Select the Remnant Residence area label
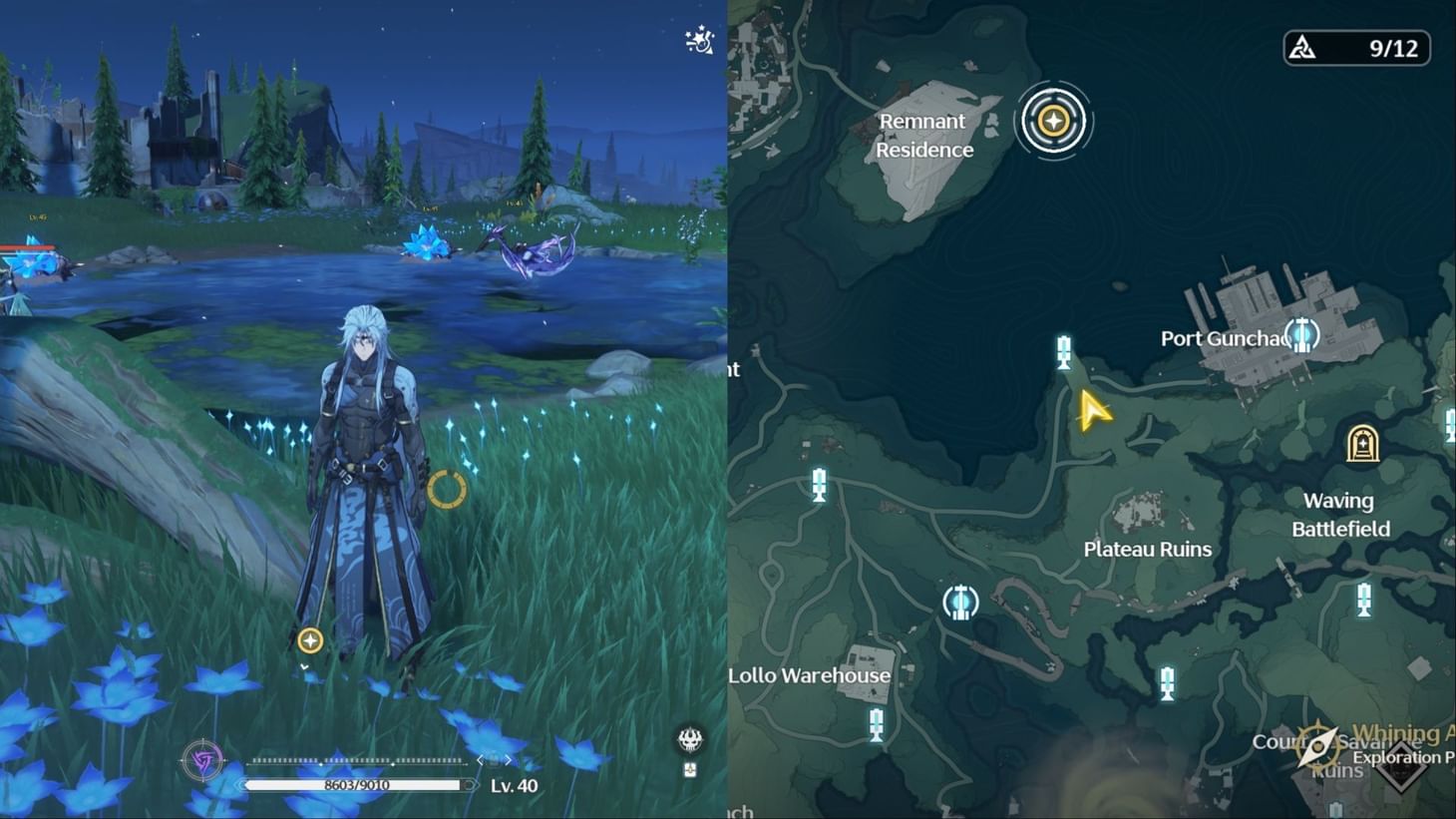The width and height of the screenshot is (1456, 819). (x=922, y=135)
